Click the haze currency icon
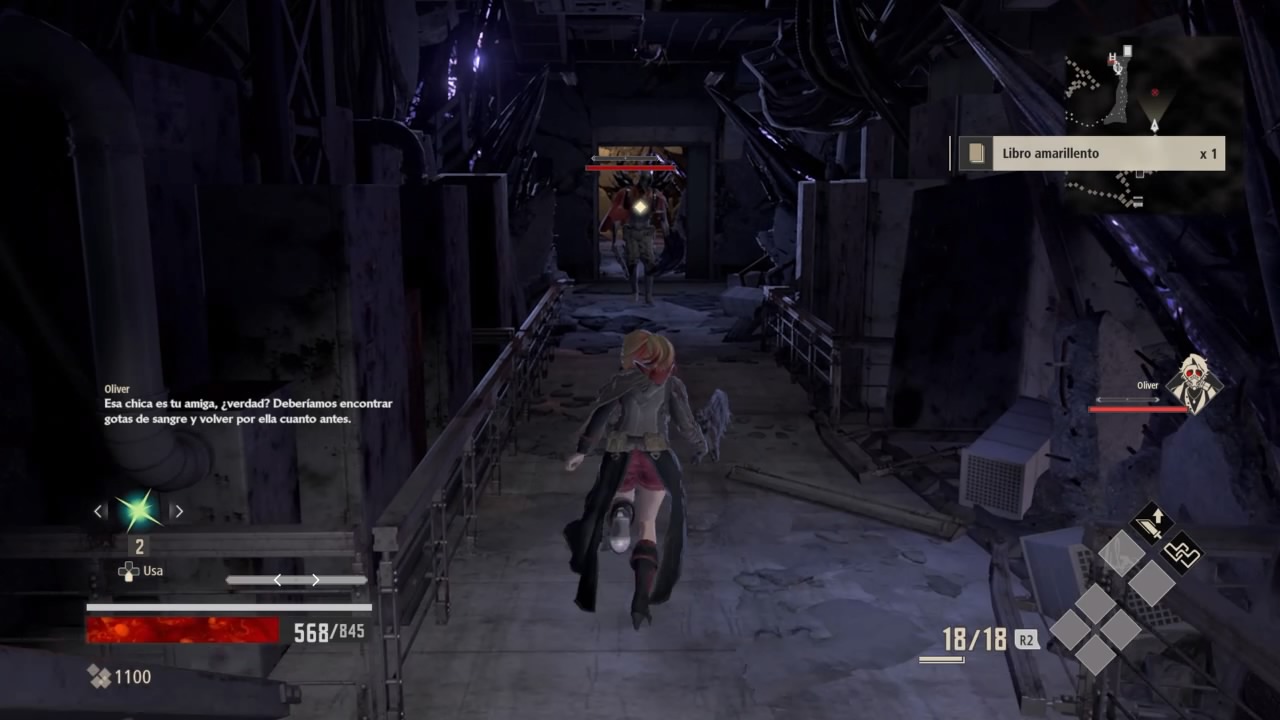 (99, 677)
